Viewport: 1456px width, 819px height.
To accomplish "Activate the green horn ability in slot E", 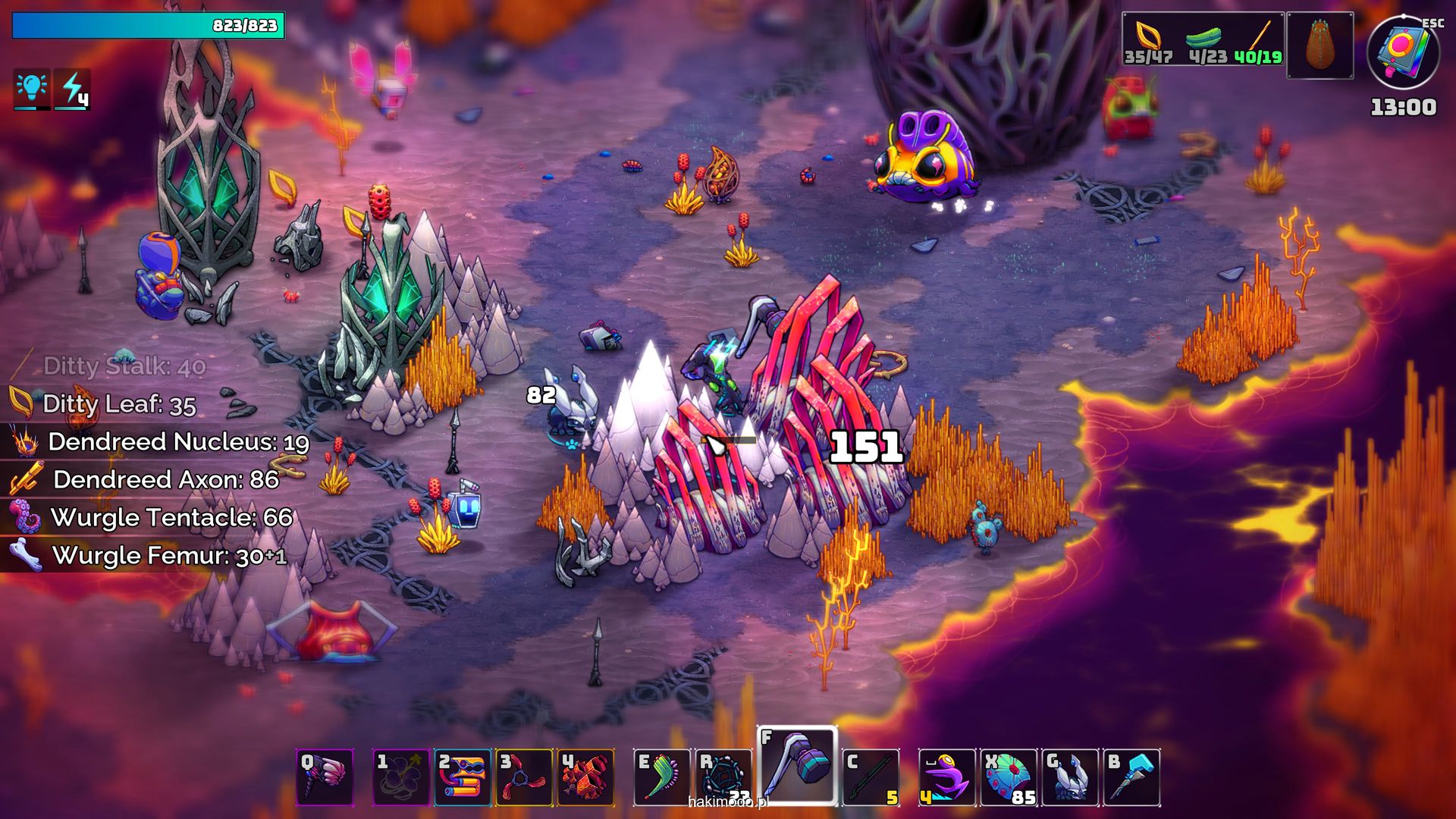I will 662,777.
